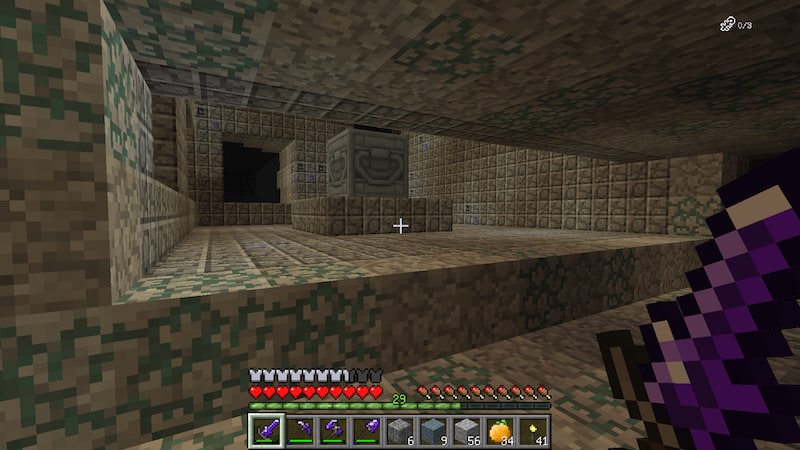Select the enchanted purple sword slot
The height and width of the screenshot is (450, 800).
pyautogui.click(x=265, y=431)
